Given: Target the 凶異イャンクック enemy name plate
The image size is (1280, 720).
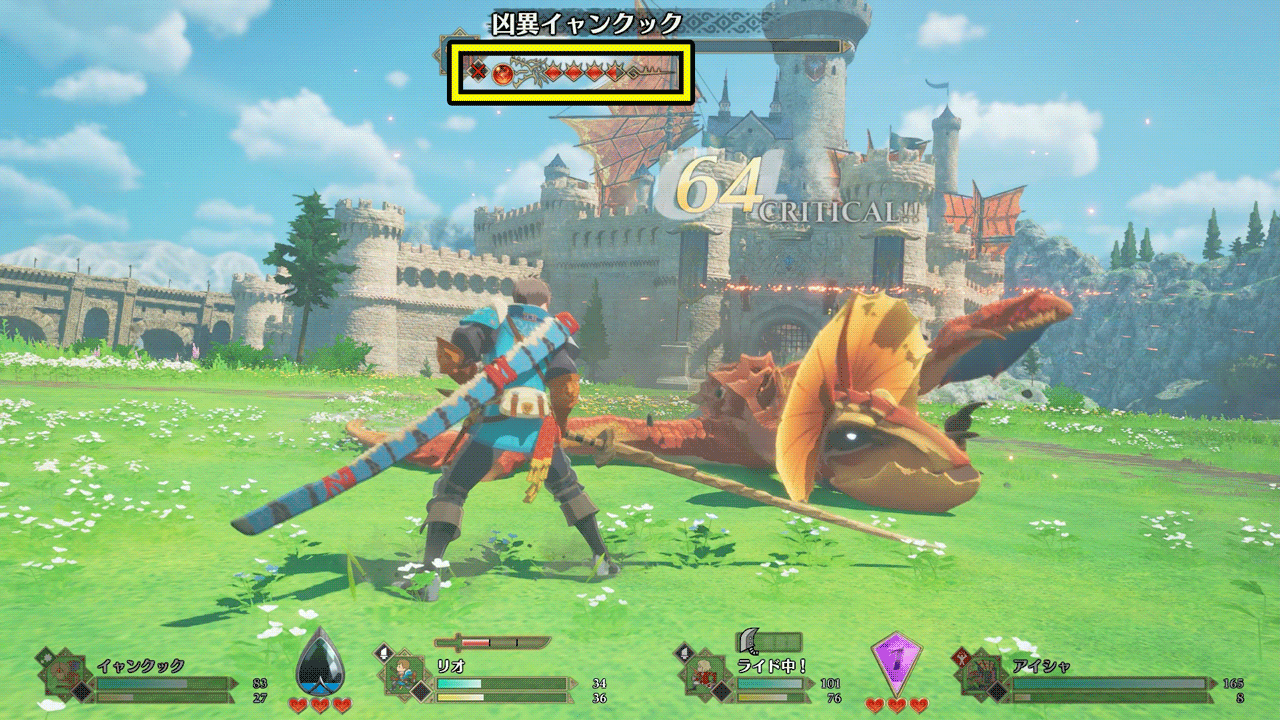Looking at the screenshot, I should tap(587, 23).
